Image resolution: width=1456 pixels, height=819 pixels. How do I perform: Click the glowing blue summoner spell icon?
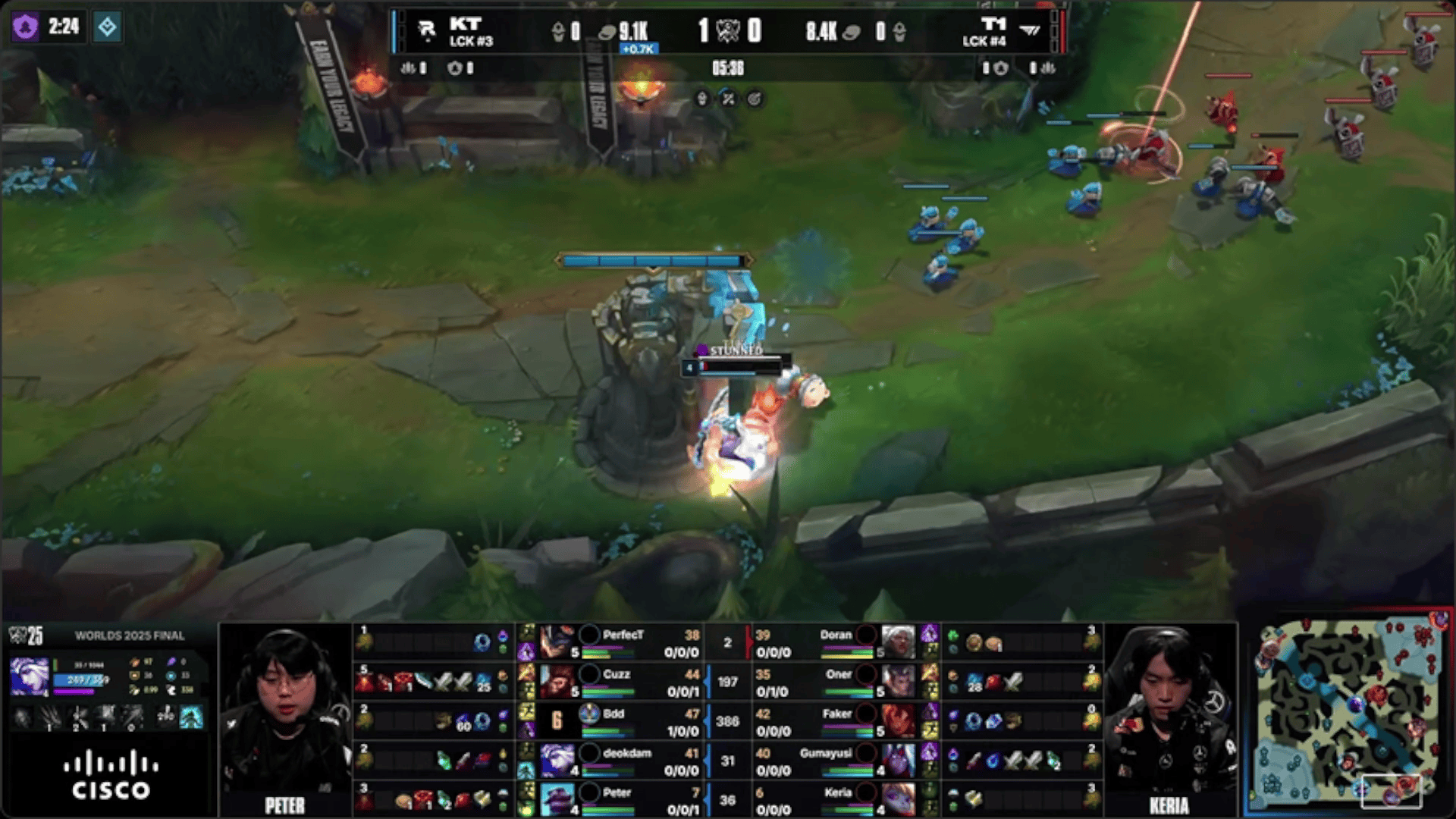191,717
